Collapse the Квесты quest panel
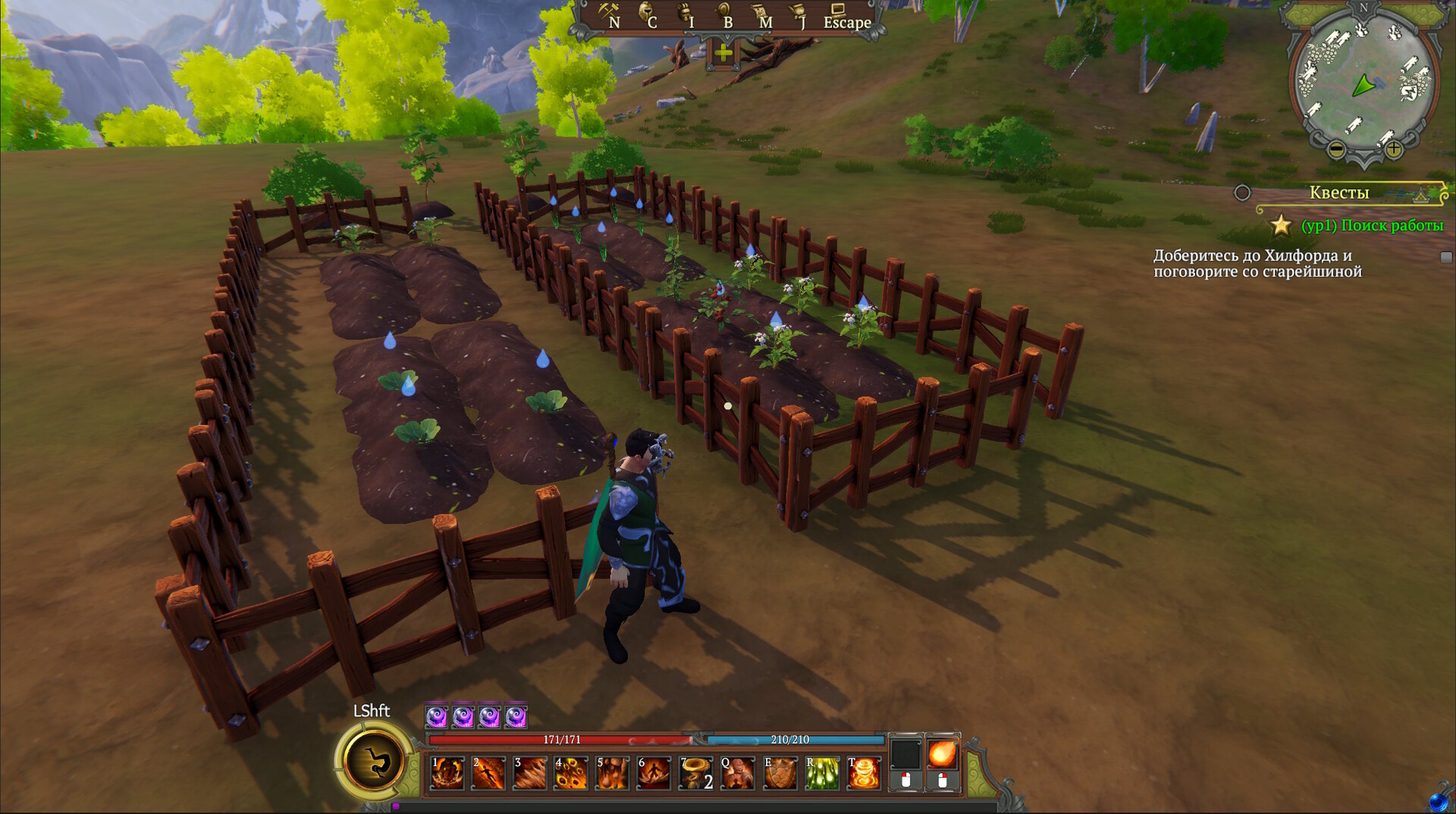 click(1420, 195)
